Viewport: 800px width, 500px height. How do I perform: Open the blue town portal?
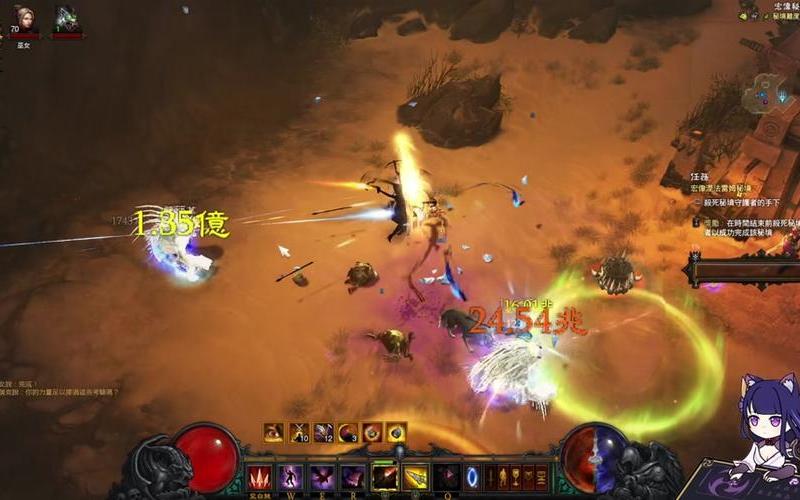pyautogui.click(x=472, y=476)
